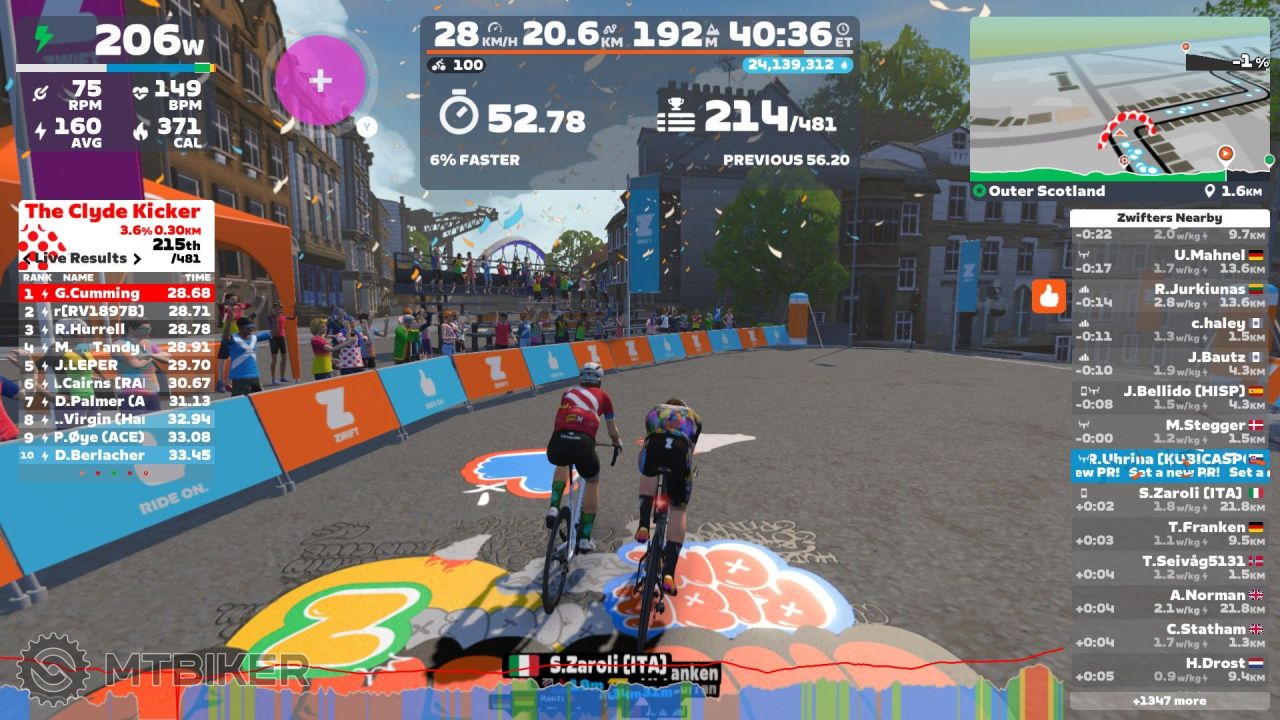1280x720 pixels.
Task: Expand the +1347 more riders entry
Action: (1169, 701)
